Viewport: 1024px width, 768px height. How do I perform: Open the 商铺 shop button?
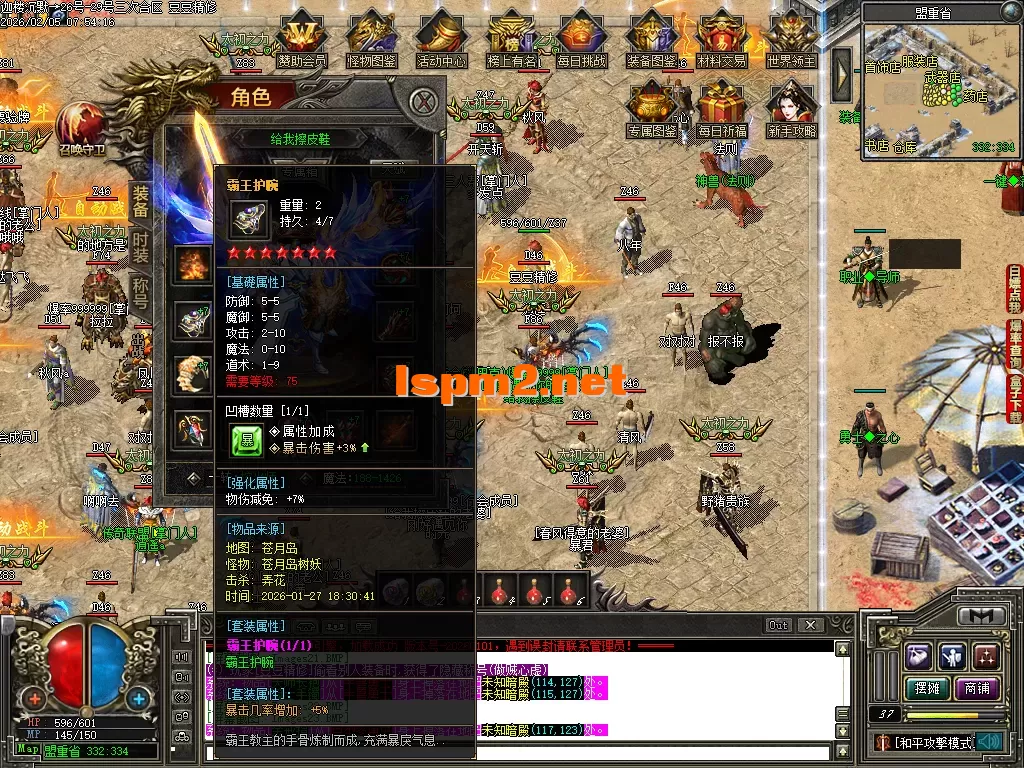tap(976, 688)
